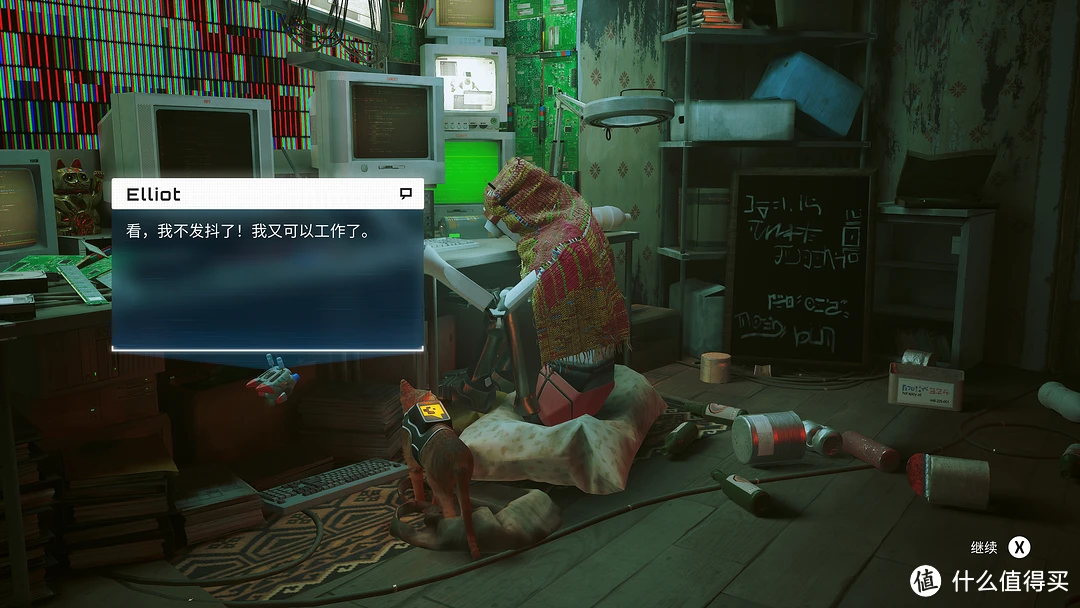Click the 什么值得买 watermark logo
The width and height of the screenshot is (1080, 608).
pos(925,580)
